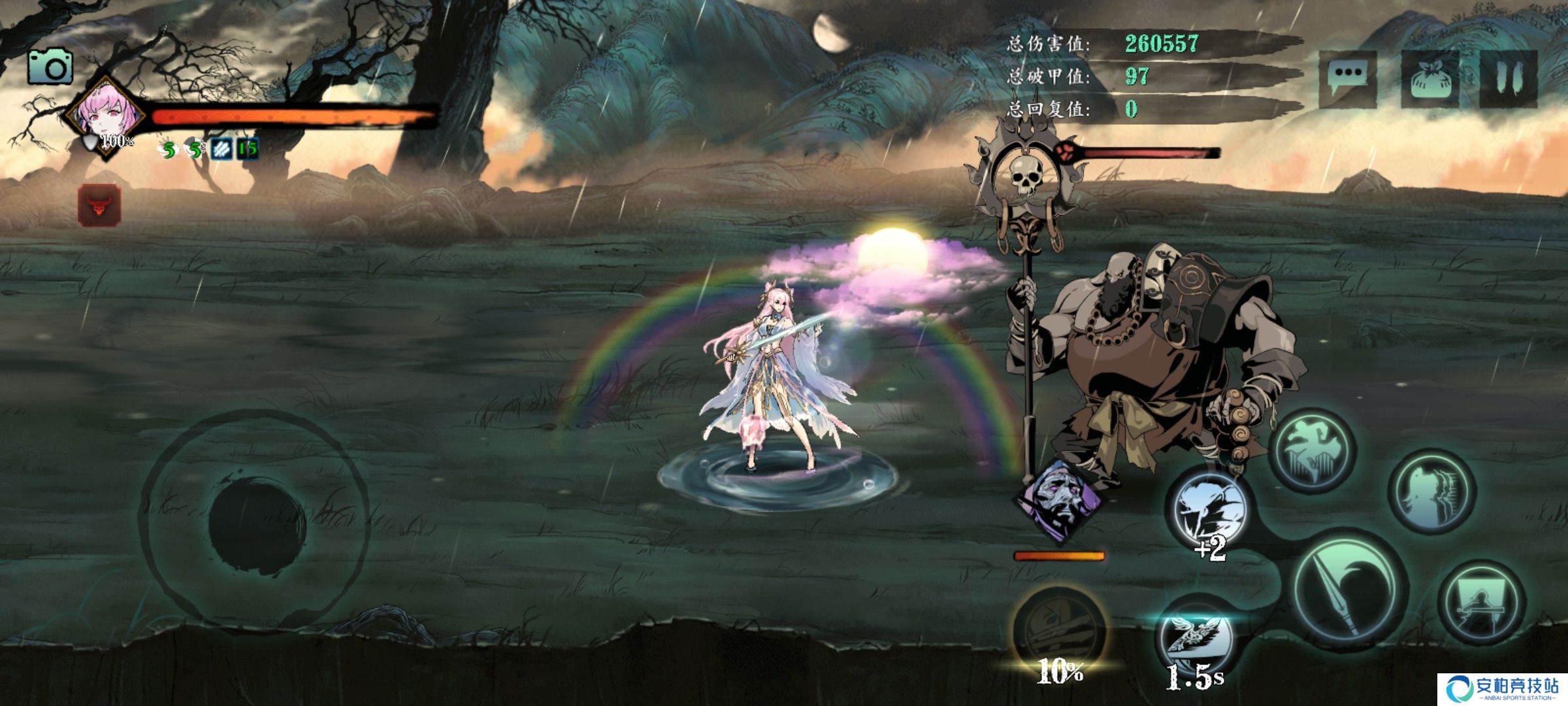Trigger the winged skill on 1.5s cooldown
This screenshot has width=1568, height=706.
[1196, 641]
